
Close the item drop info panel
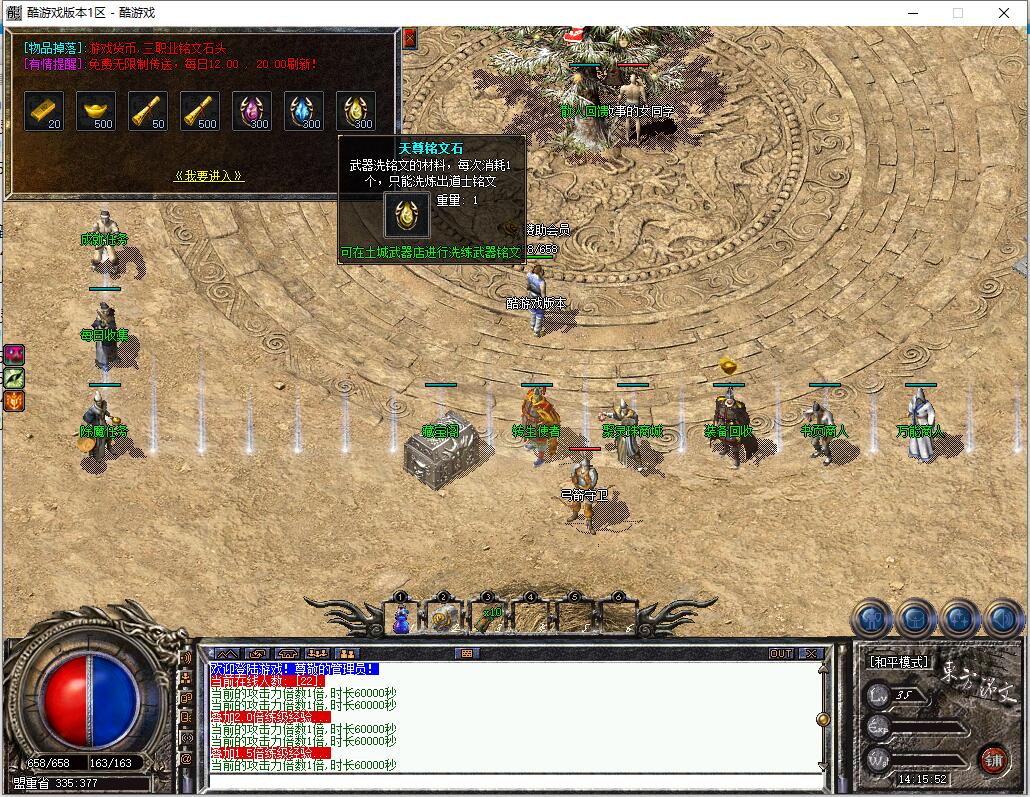click(x=409, y=39)
